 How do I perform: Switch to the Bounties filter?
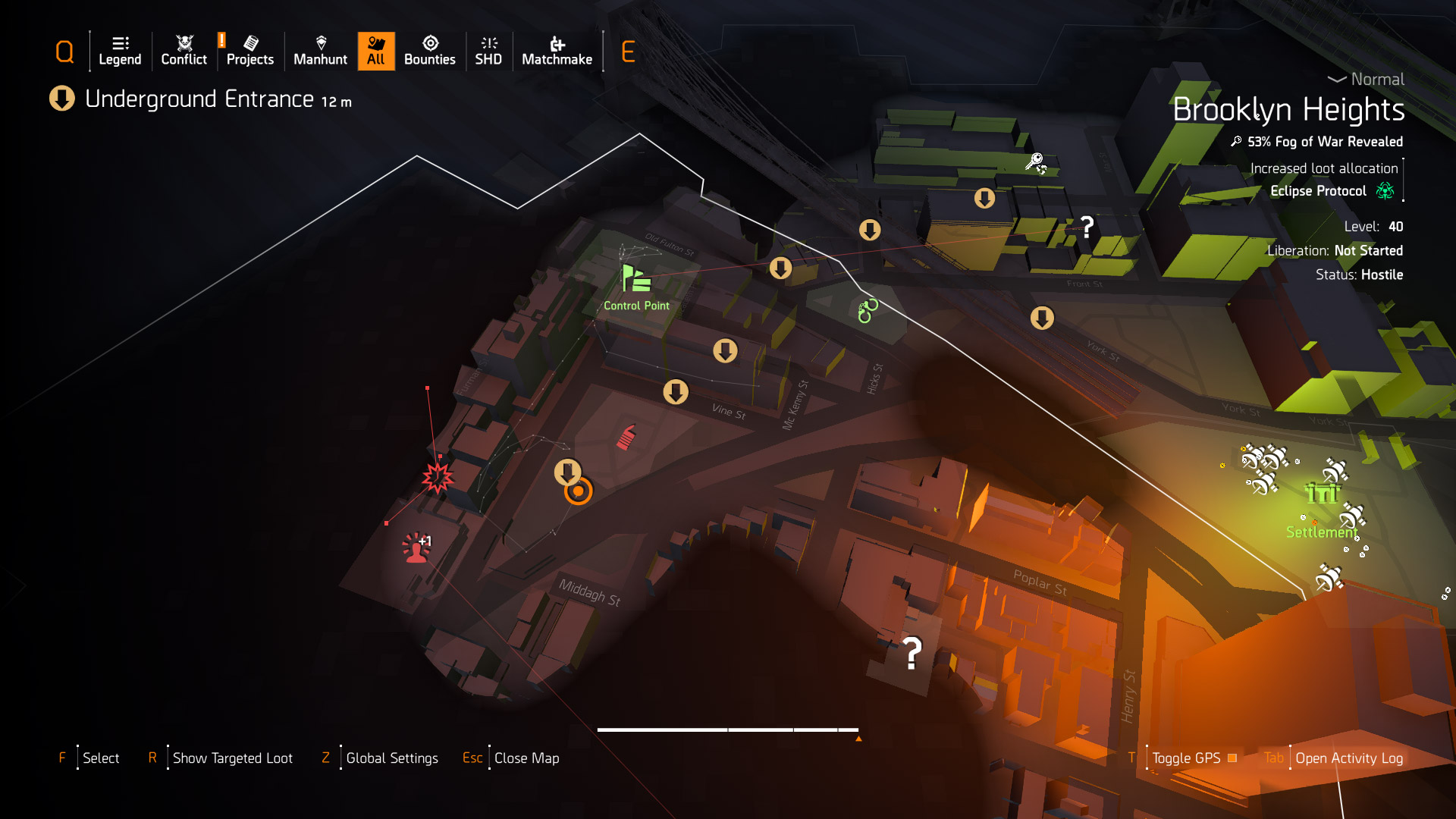(x=429, y=52)
